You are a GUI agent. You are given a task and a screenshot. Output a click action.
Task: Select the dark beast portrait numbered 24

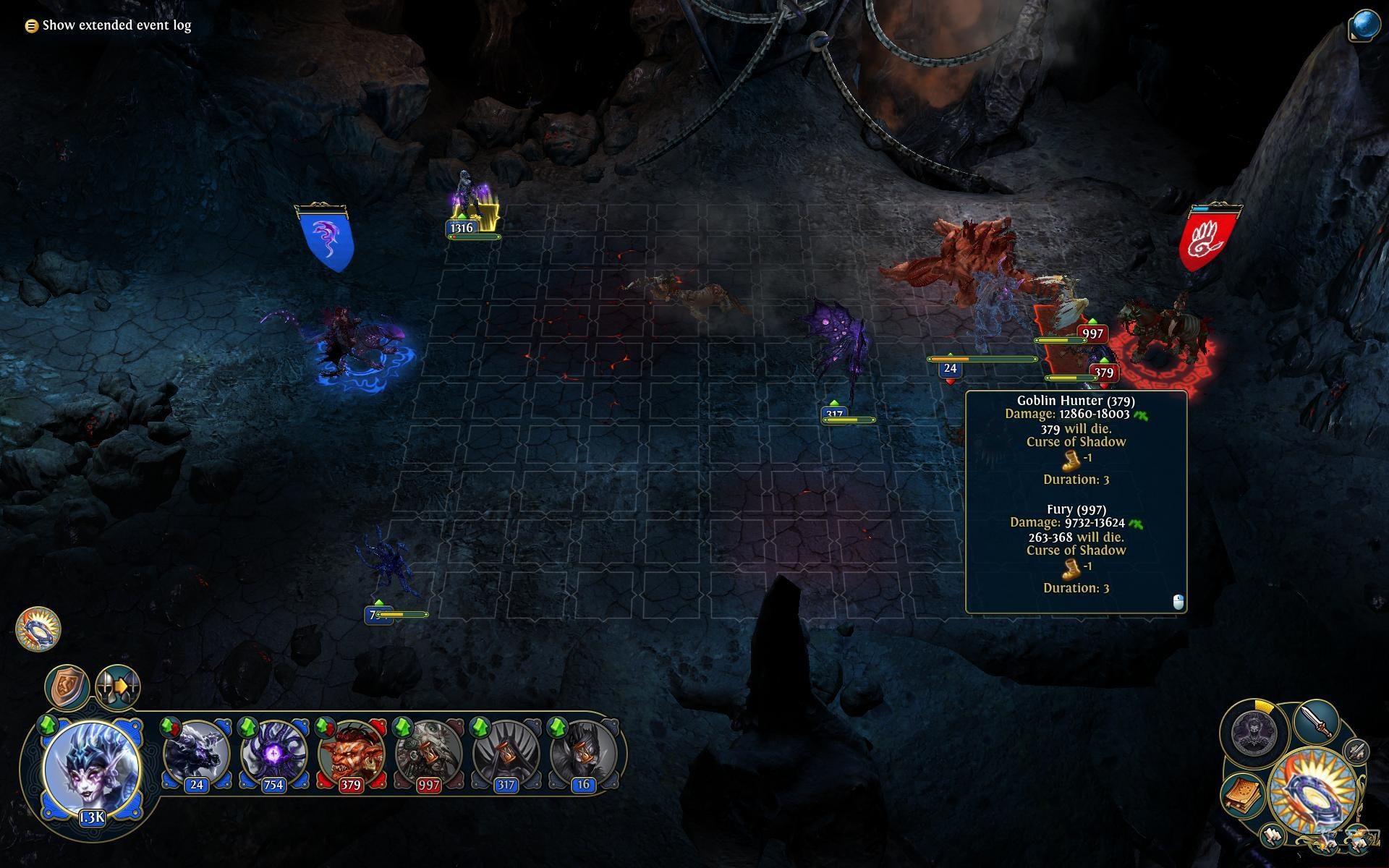click(x=196, y=754)
